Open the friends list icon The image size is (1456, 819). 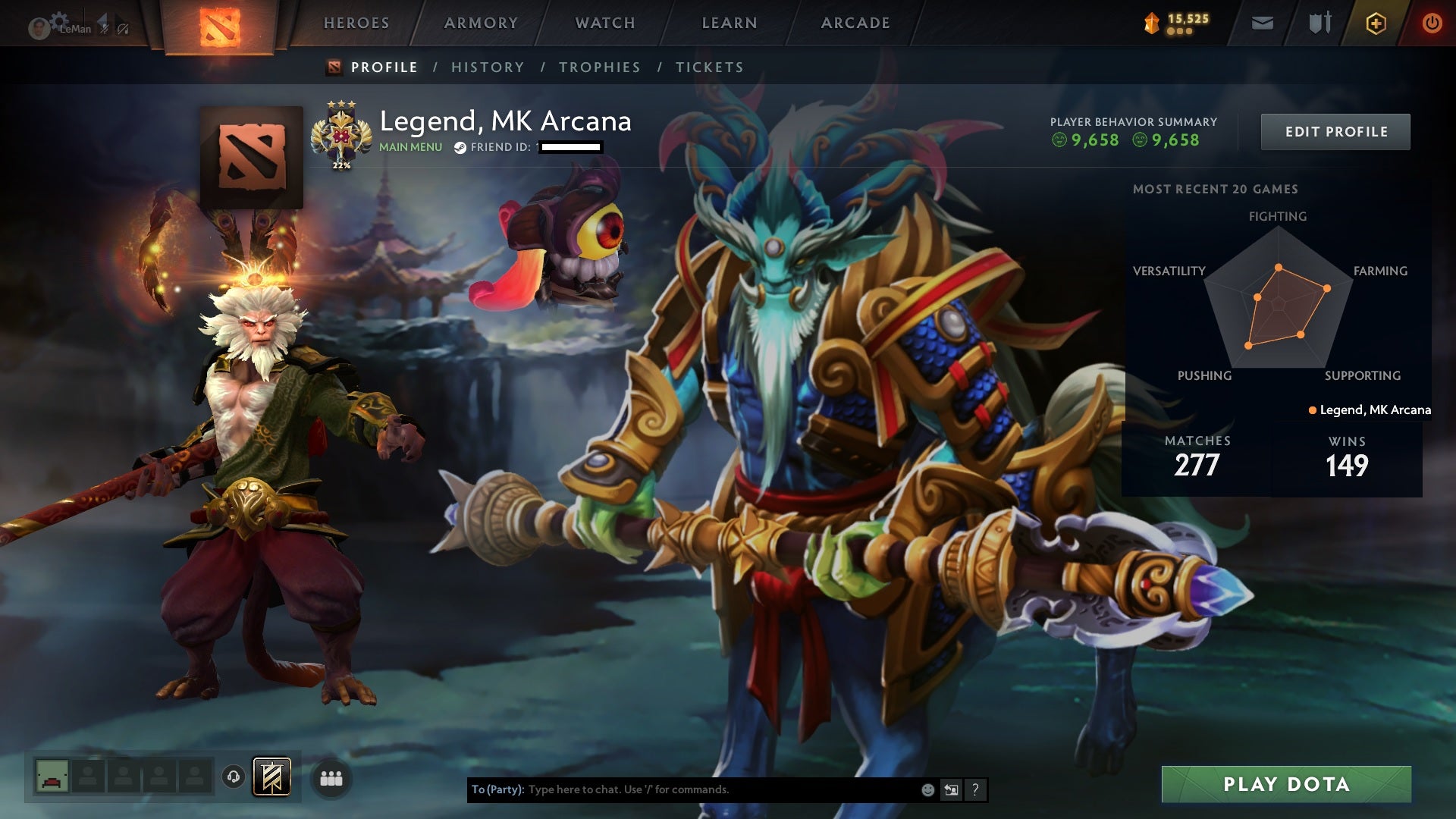331,778
